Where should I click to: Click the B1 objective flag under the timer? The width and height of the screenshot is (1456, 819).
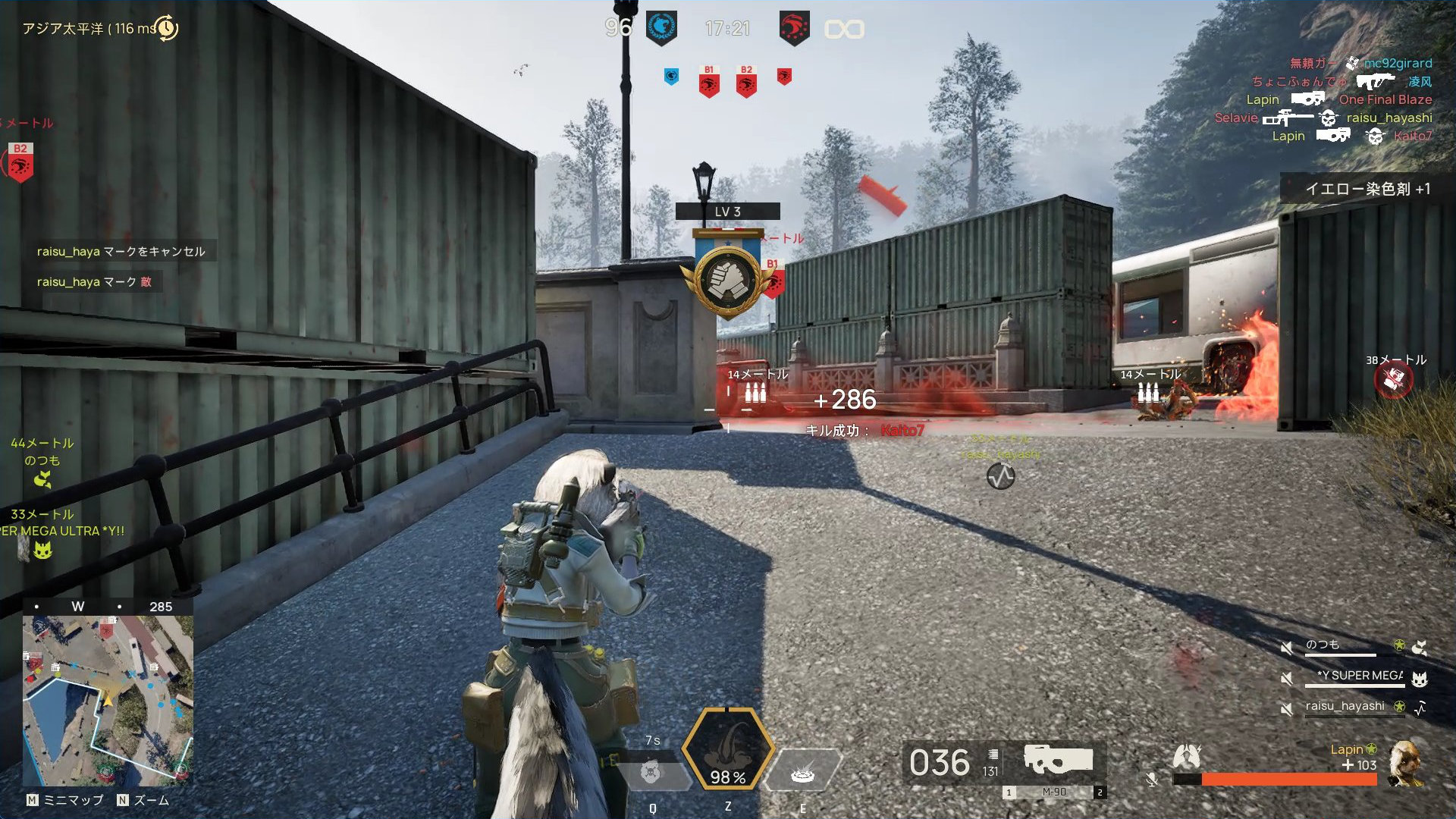pos(709,81)
